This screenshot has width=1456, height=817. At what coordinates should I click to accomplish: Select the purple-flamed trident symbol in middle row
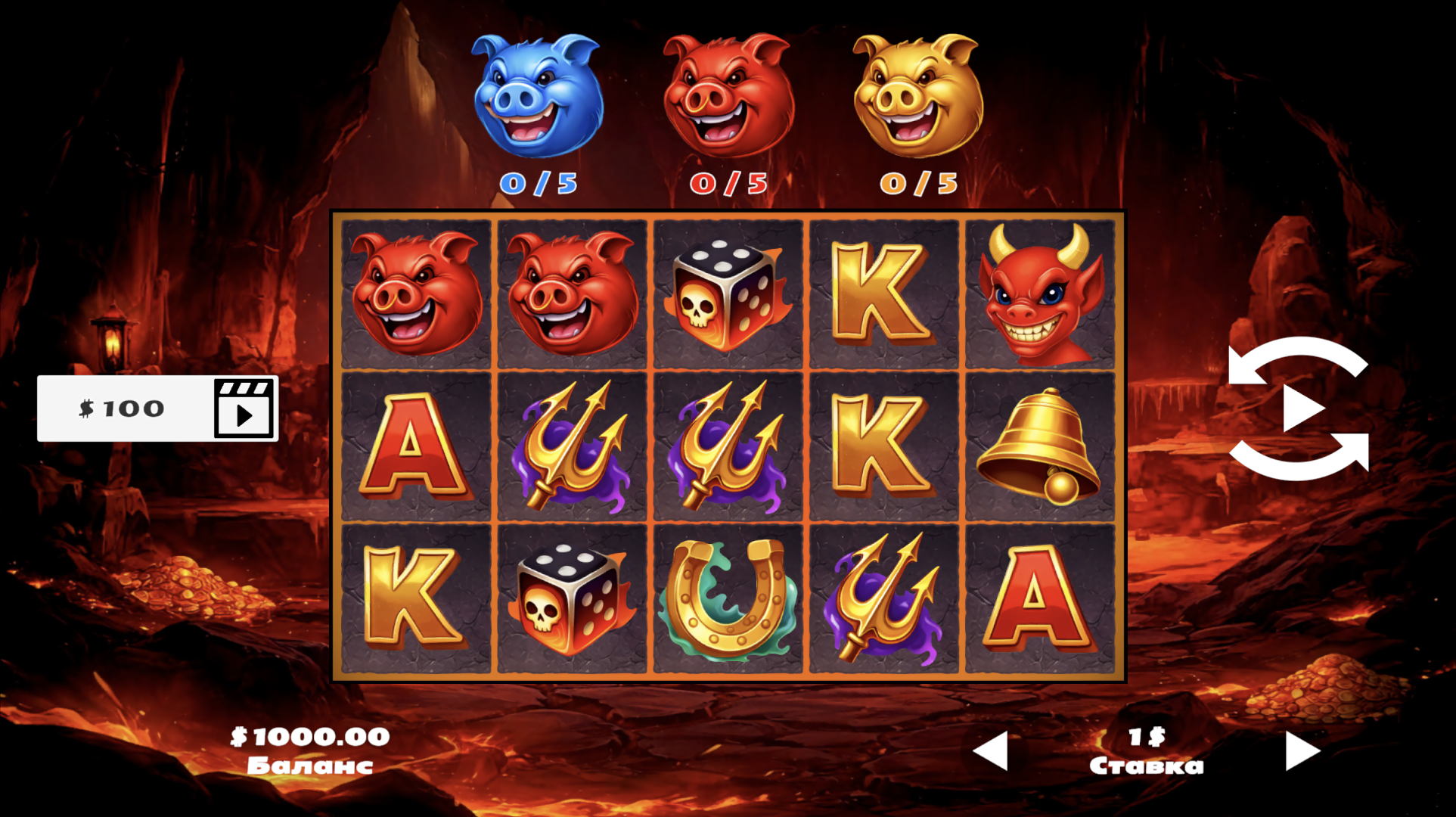click(573, 446)
